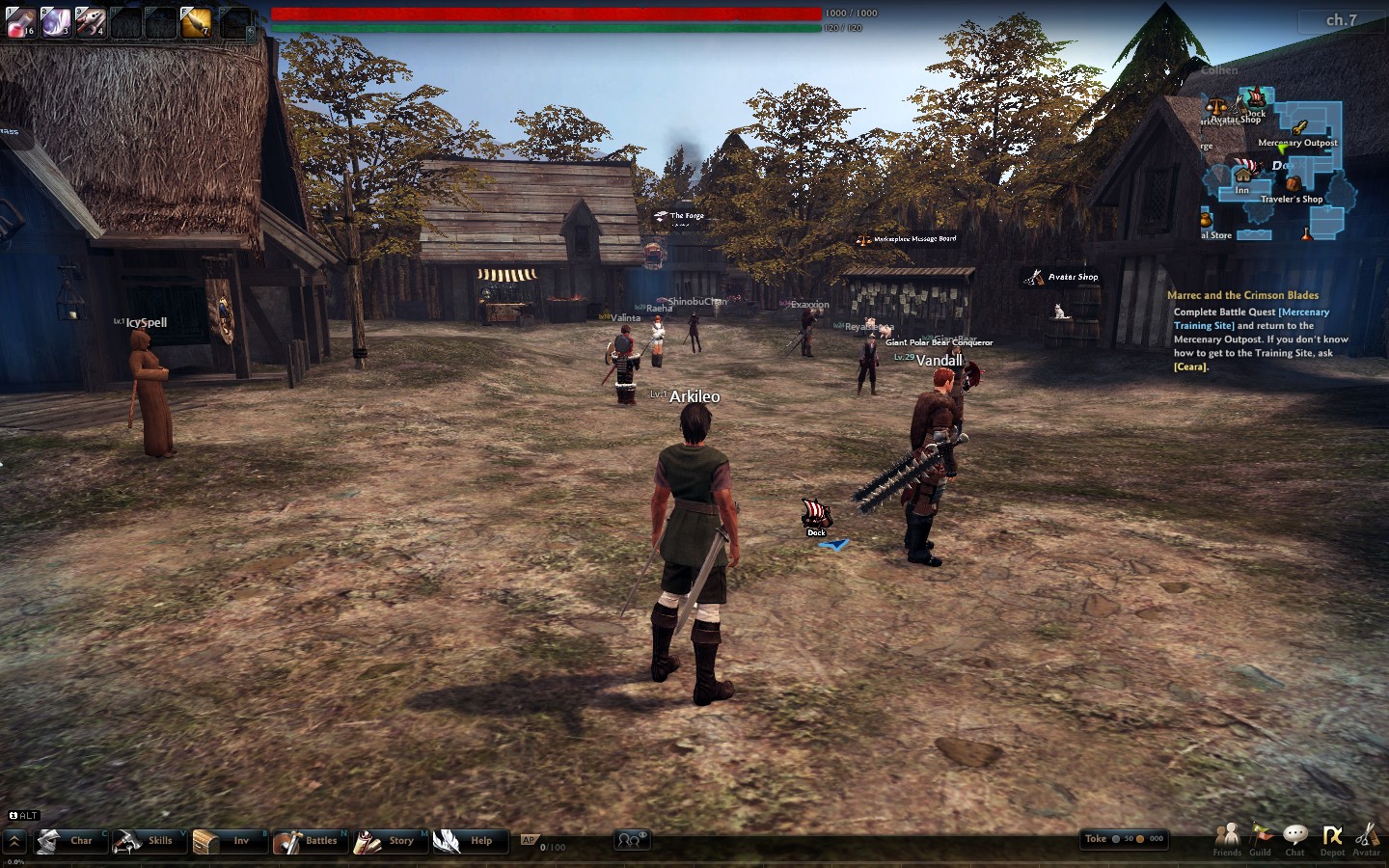This screenshot has height=868, width=1389.
Task: Use the red health potion slot
Action: pyautogui.click(x=21, y=22)
